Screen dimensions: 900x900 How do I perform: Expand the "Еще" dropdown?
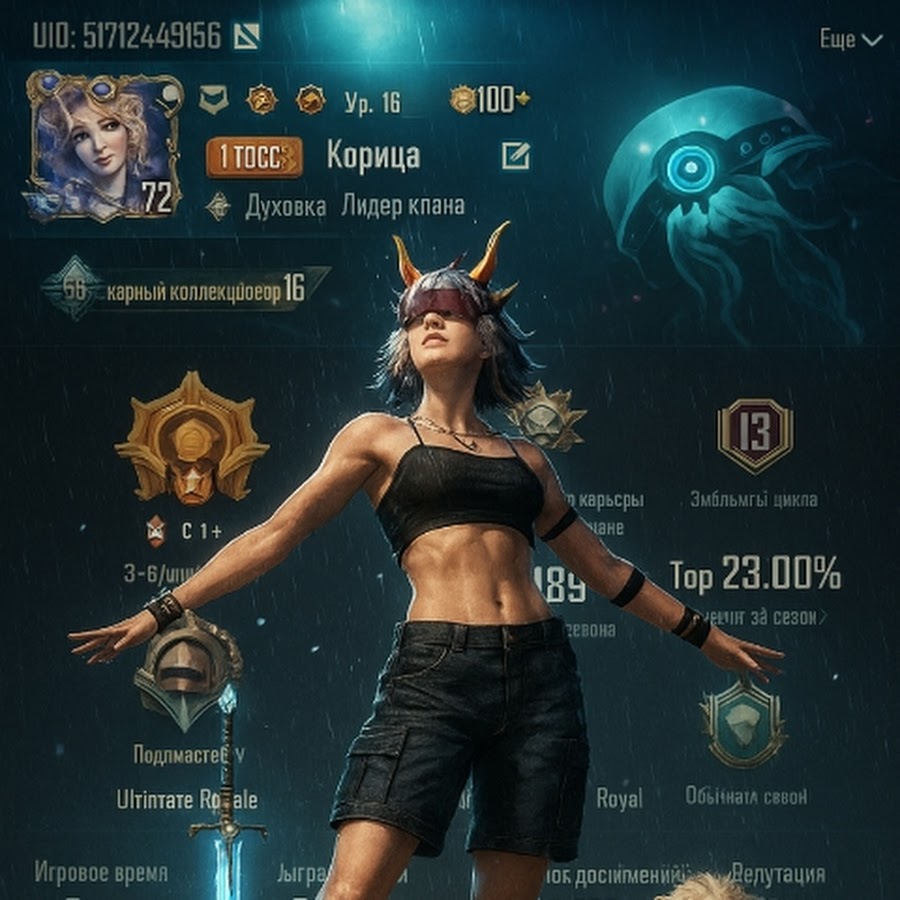click(x=851, y=40)
